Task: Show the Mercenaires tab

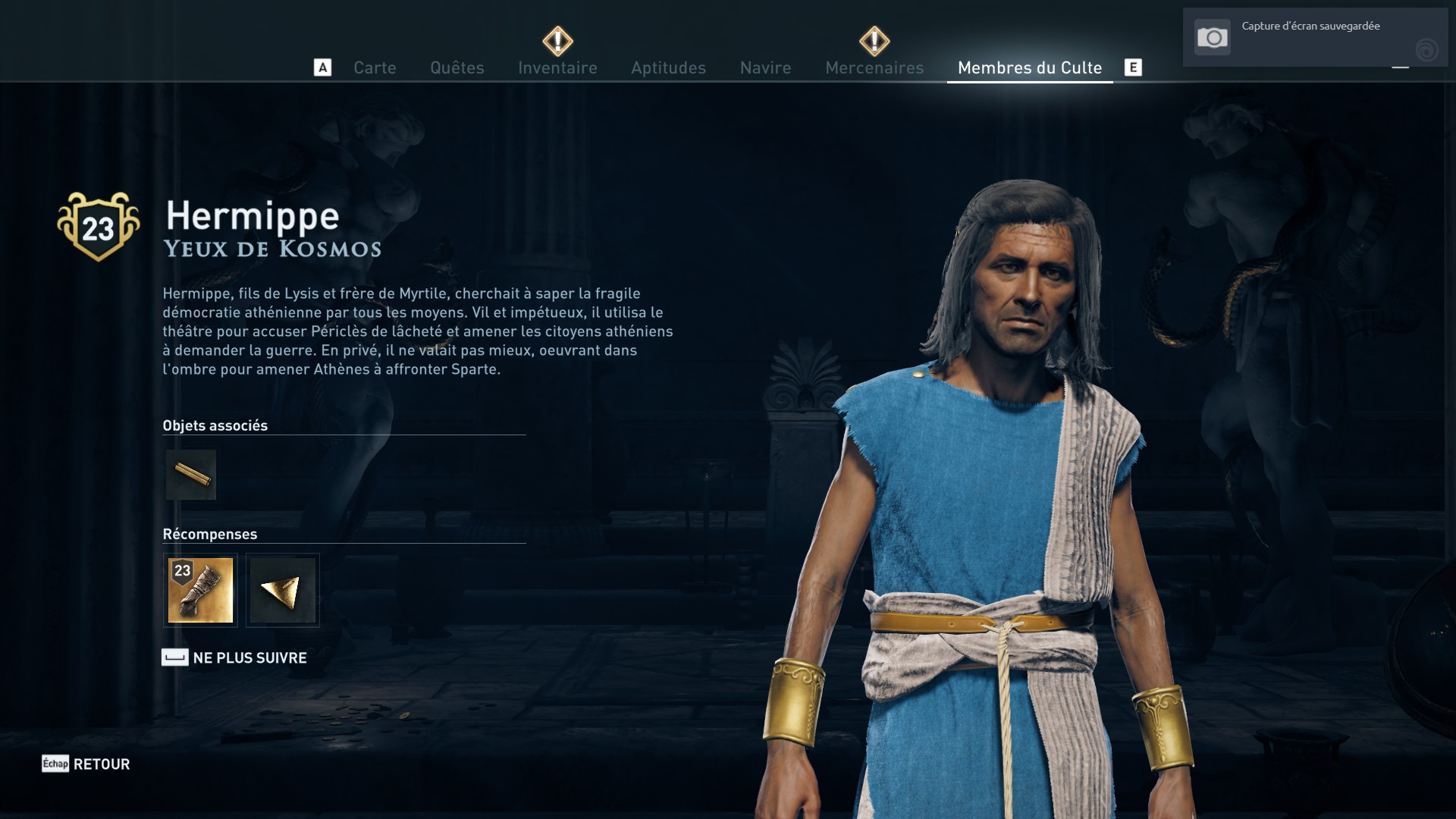Action: pyautogui.click(x=874, y=67)
